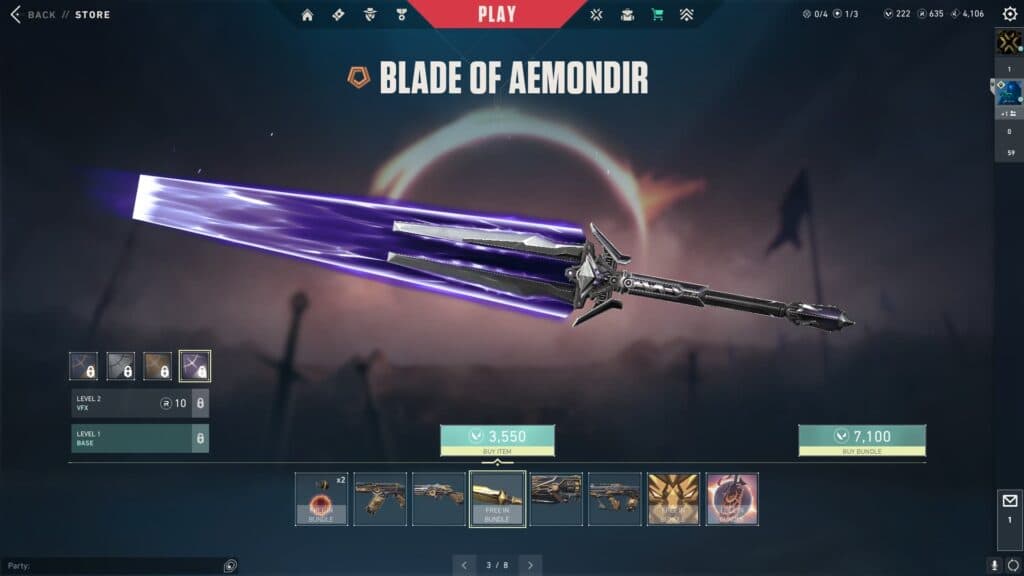Select the golden melee blade thumbnail
Image resolution: width=1024 pixels, height=576 pixels.
[x=497, y=499]
